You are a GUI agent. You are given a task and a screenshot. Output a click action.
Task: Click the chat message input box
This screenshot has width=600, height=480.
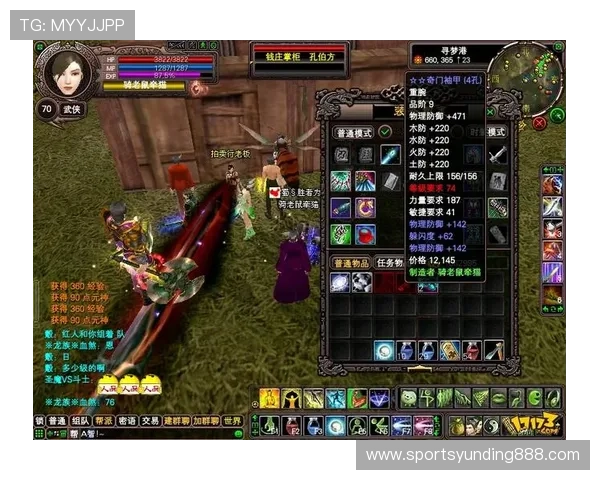coord(150,434)
